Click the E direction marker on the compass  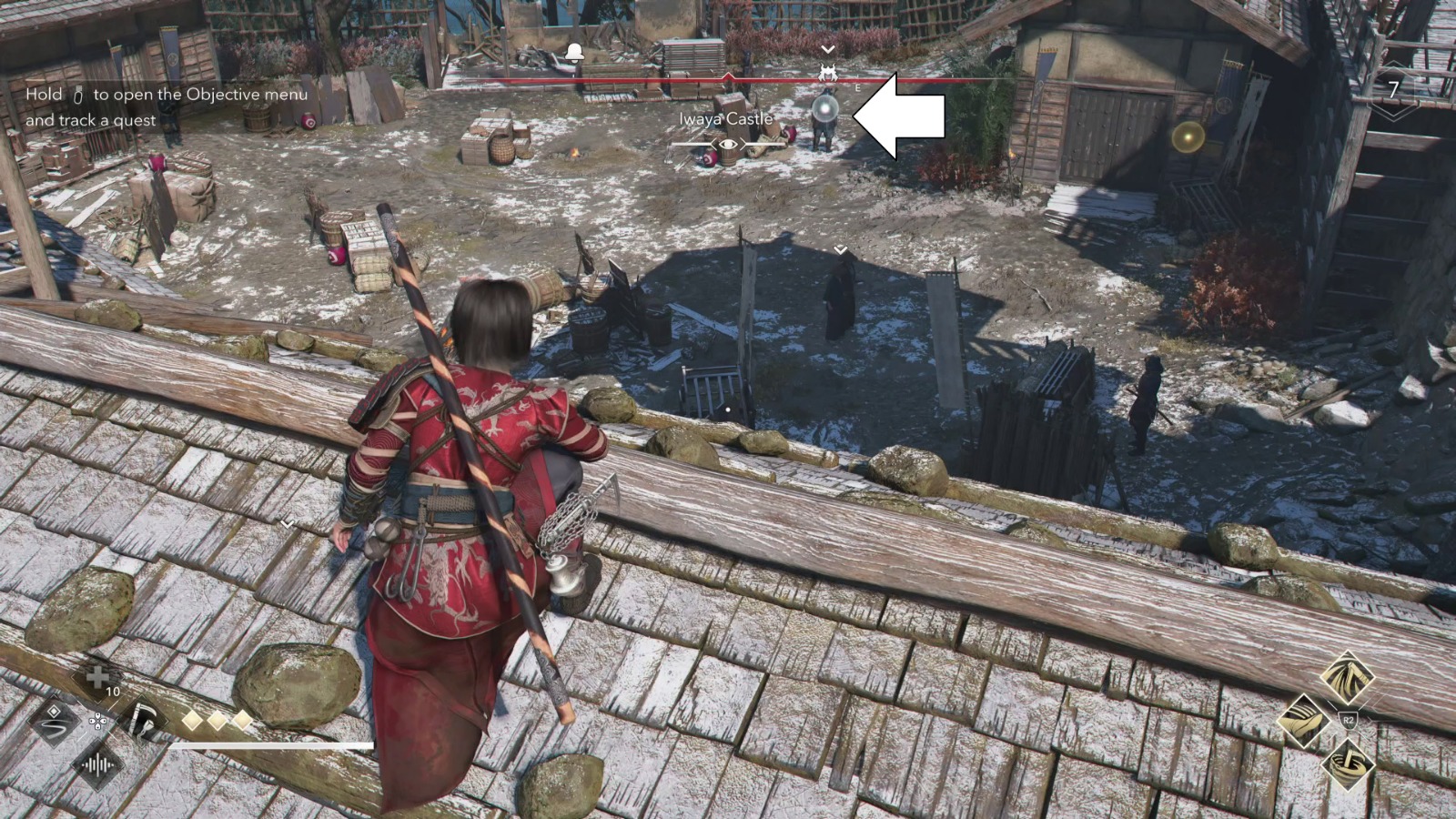(856, 87)
